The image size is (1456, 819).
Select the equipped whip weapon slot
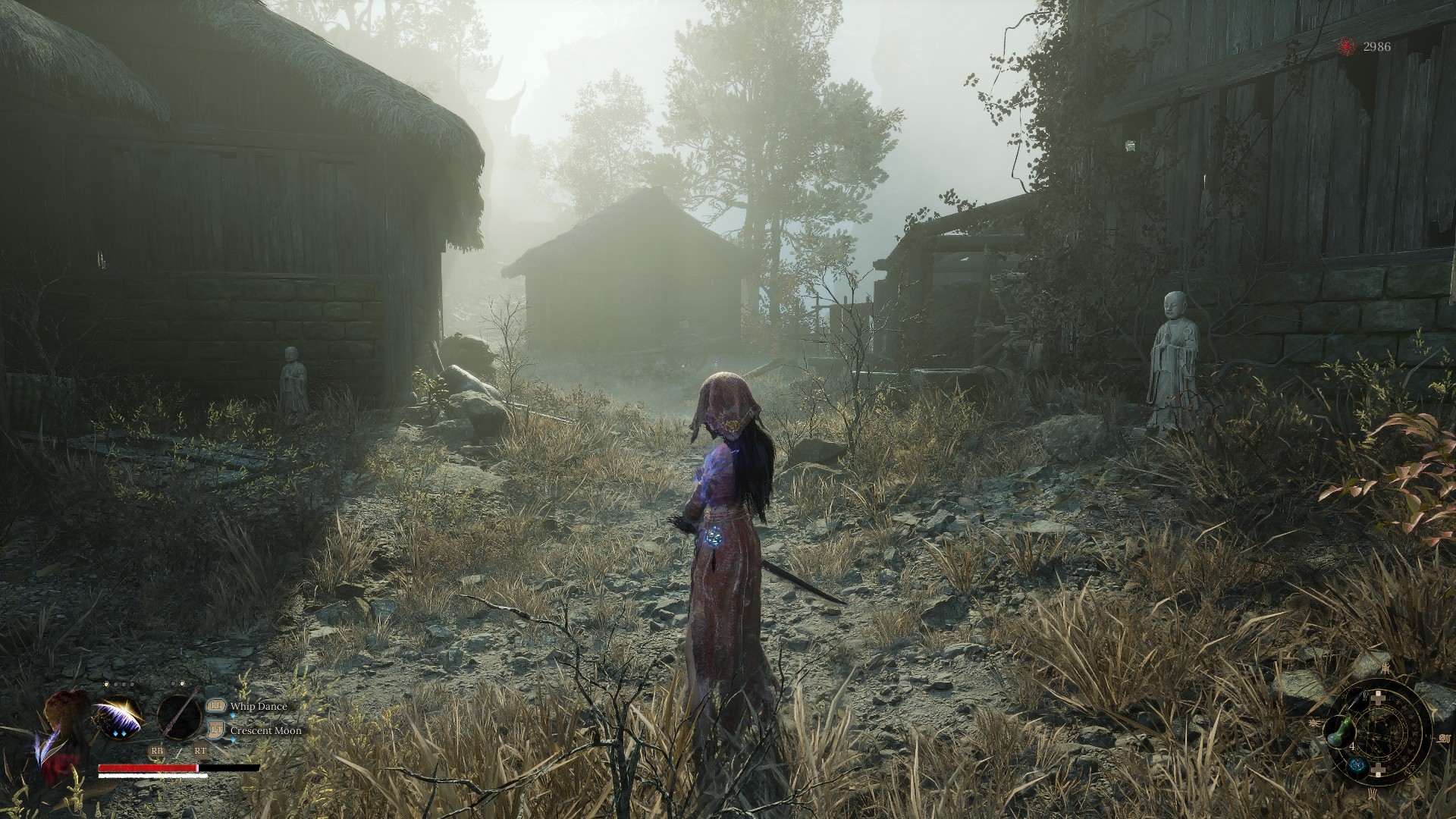(180, 717)
